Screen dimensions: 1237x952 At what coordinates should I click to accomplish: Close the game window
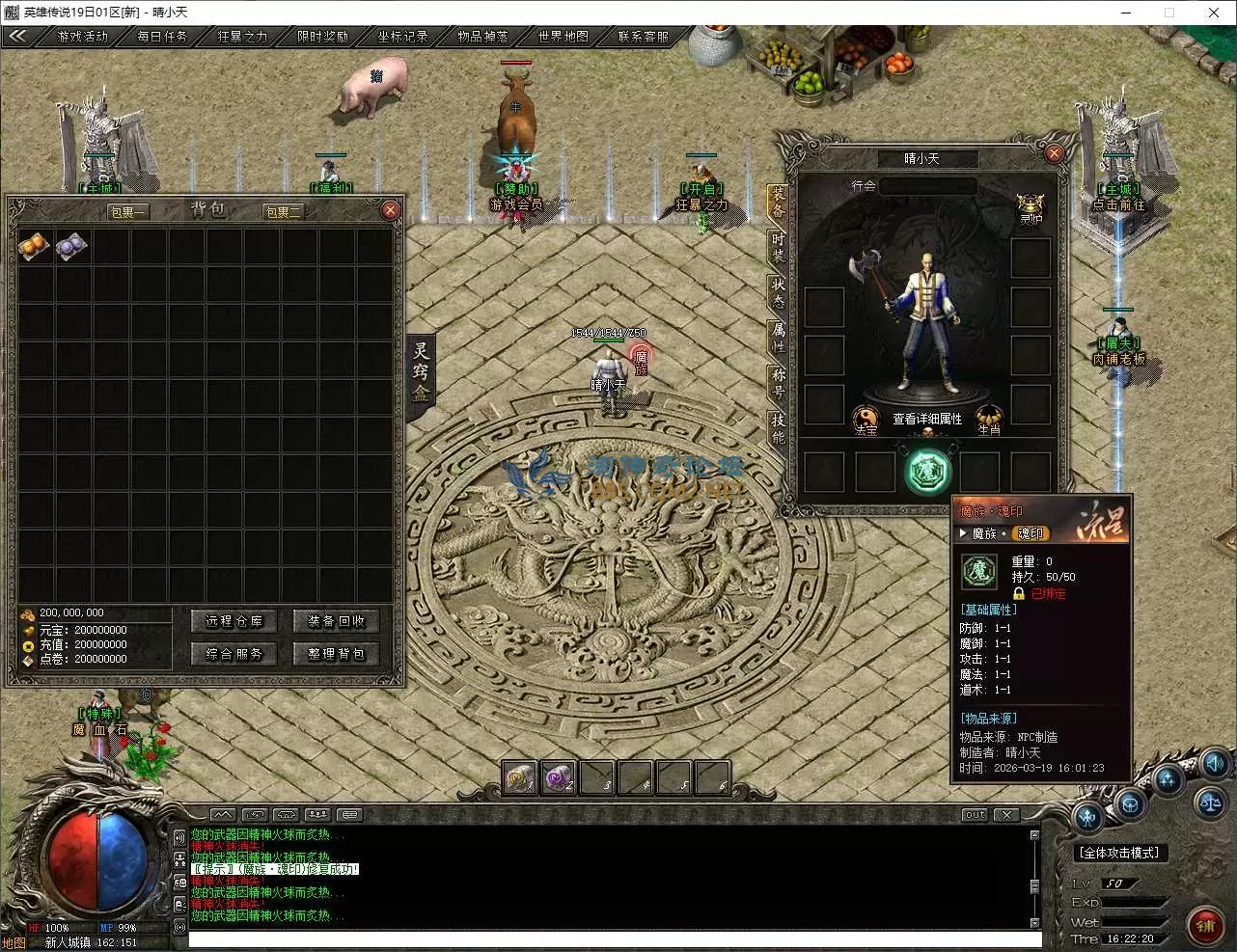pyautogui.click(x=1214, y=13)
